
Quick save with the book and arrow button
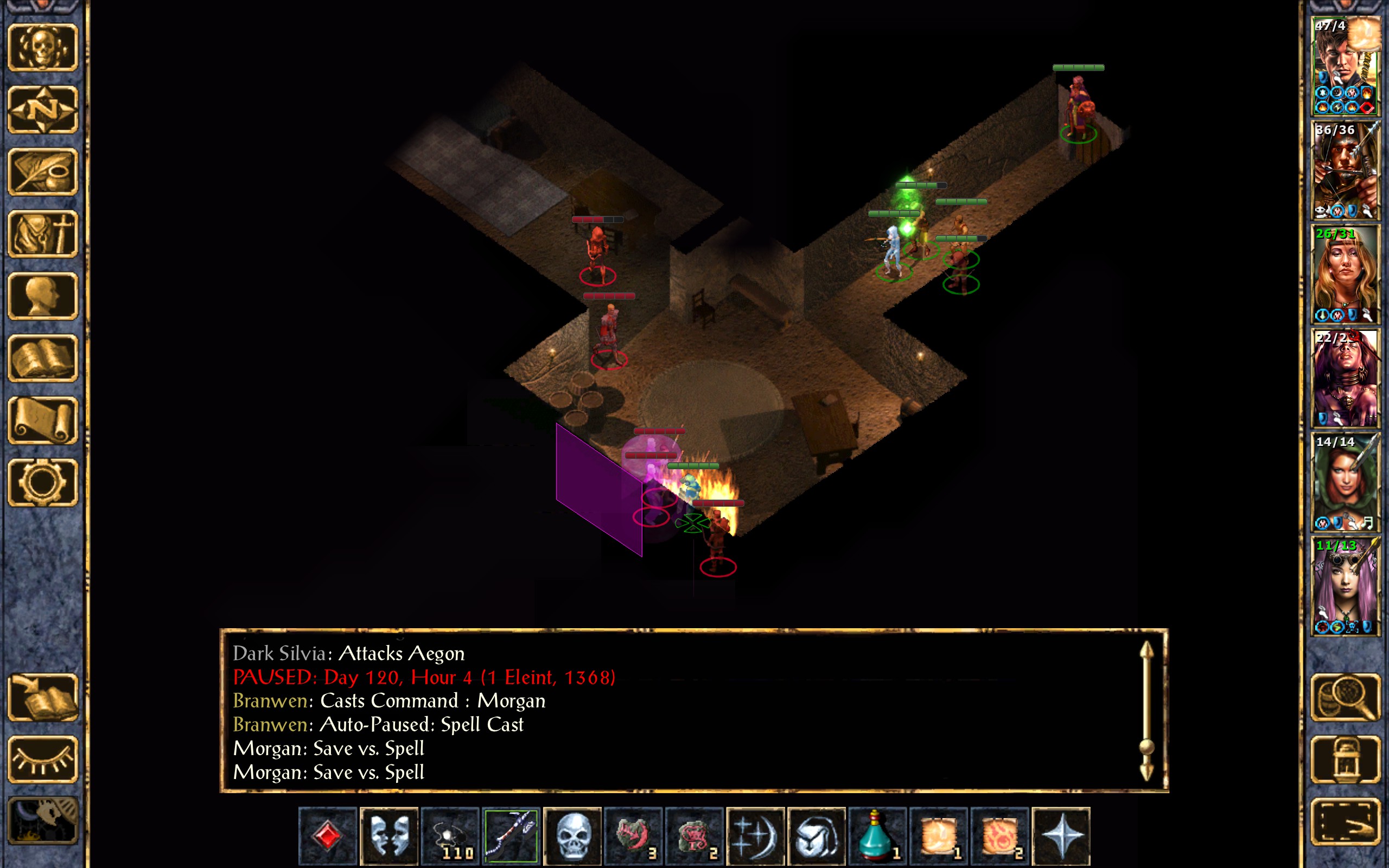click(x=43, y=697)
